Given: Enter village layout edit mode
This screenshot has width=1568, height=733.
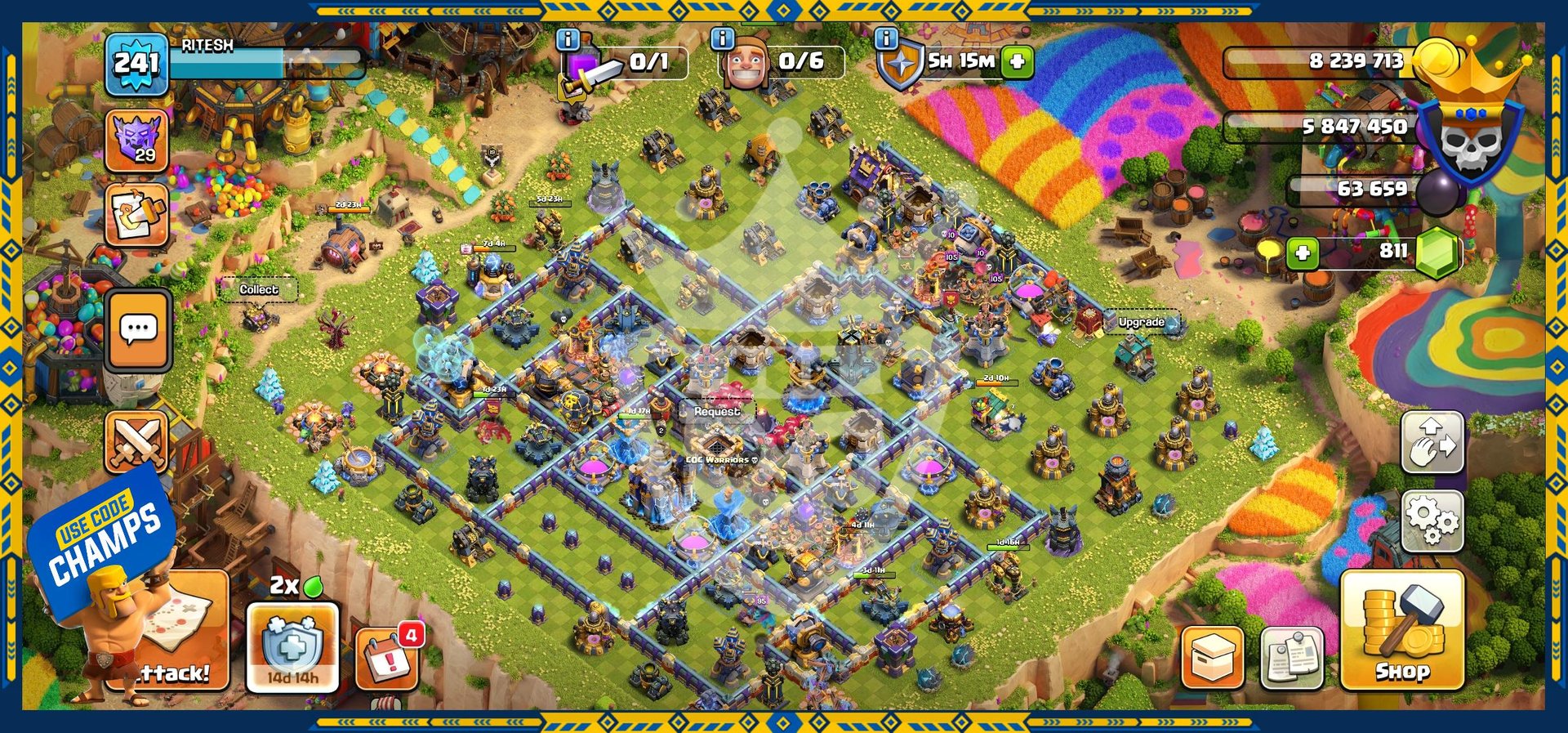Looking at the screenshot, I should pos(1432,443).
